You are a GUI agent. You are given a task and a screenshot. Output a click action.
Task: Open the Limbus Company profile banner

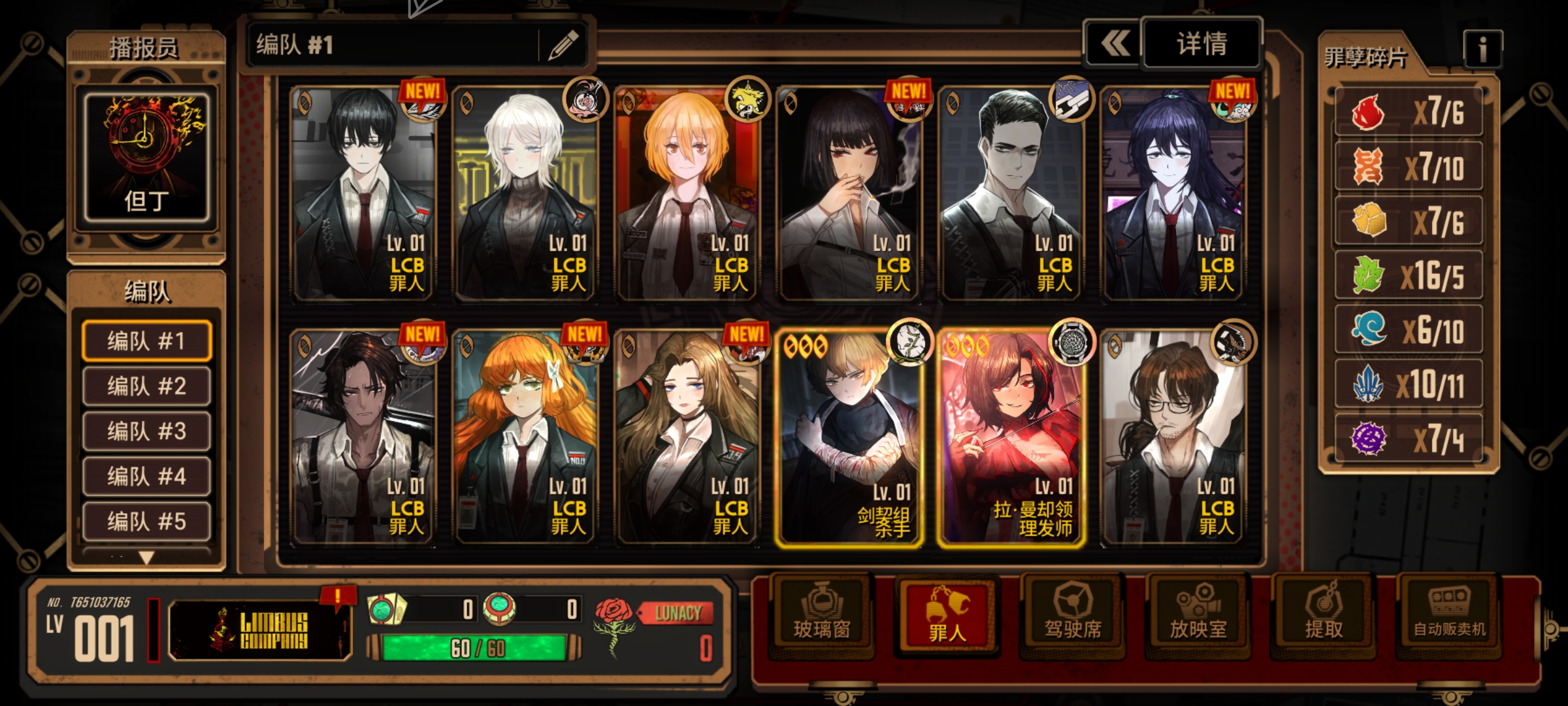(260, 631)
